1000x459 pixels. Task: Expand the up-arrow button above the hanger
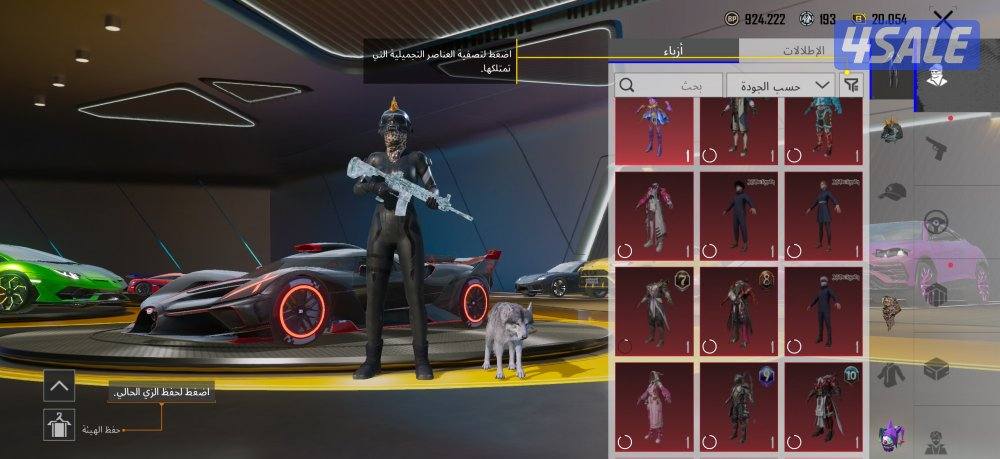pyautogui.click(x=59, y=384)
